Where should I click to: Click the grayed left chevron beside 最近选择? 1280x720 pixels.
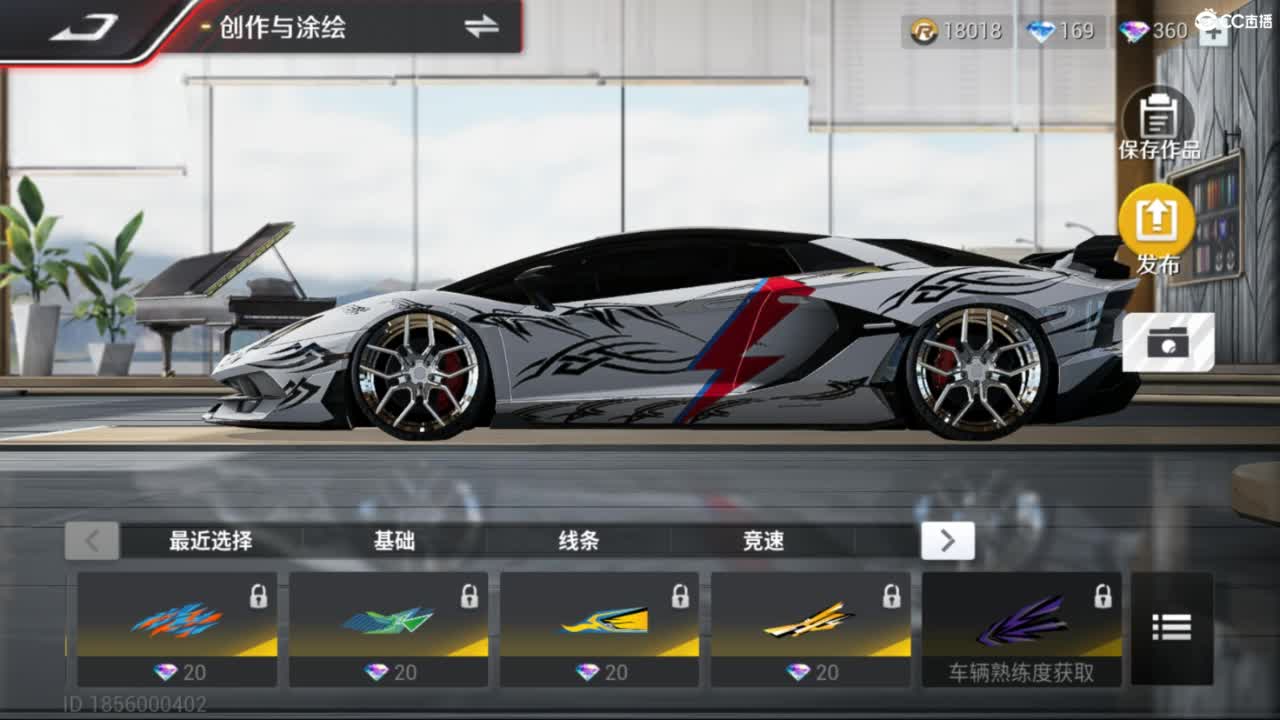pos(93,541)
